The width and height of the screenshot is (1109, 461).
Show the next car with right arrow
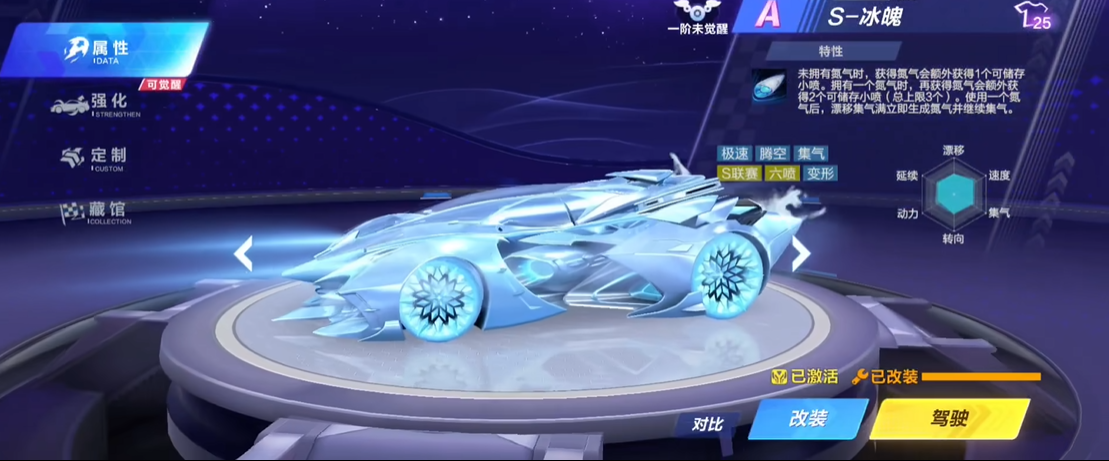pos(800,254)
